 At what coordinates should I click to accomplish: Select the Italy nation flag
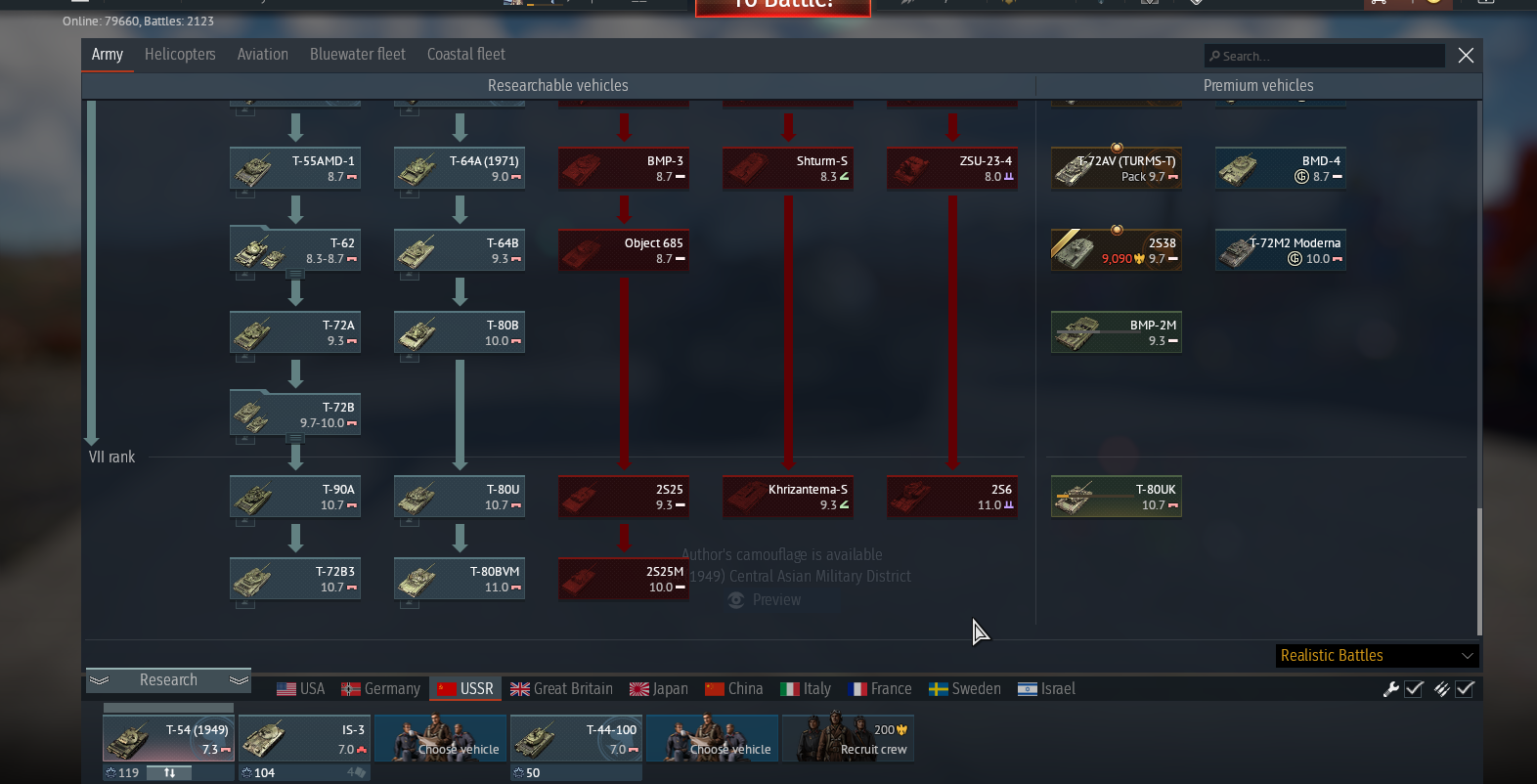(x=789, y=688)
